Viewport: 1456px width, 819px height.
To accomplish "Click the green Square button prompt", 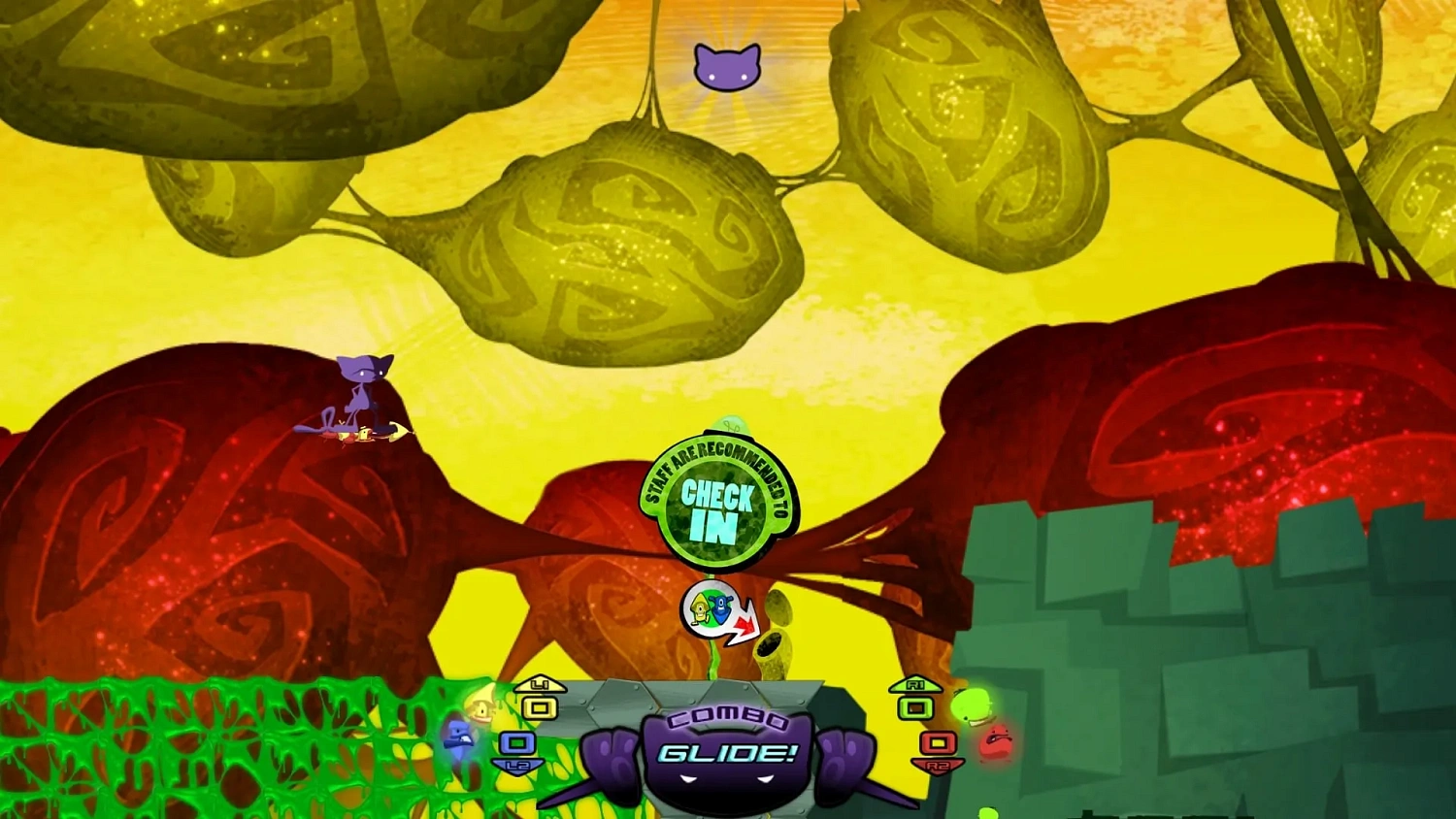I will coord(913,708).
